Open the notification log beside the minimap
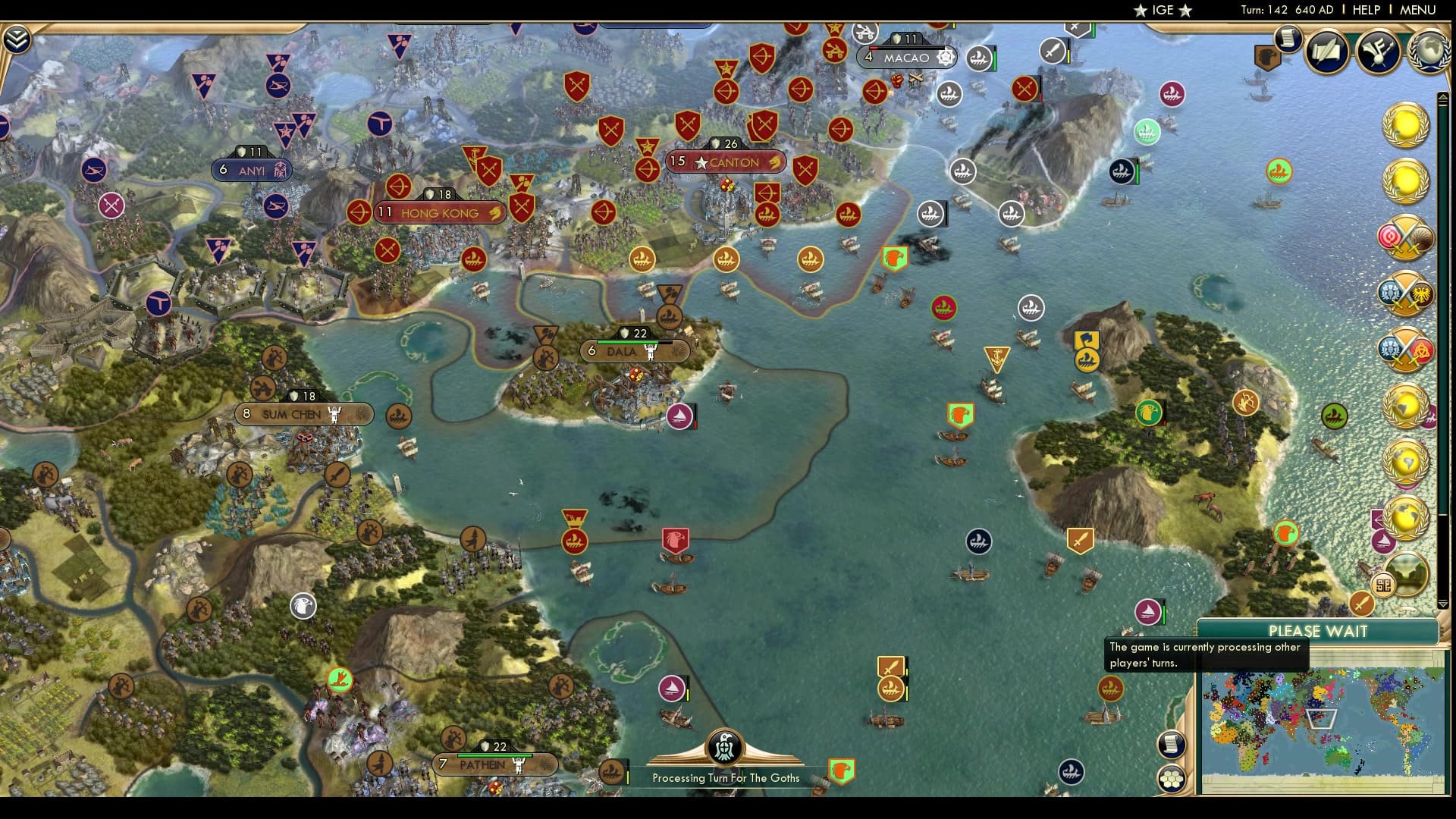 1172,745
